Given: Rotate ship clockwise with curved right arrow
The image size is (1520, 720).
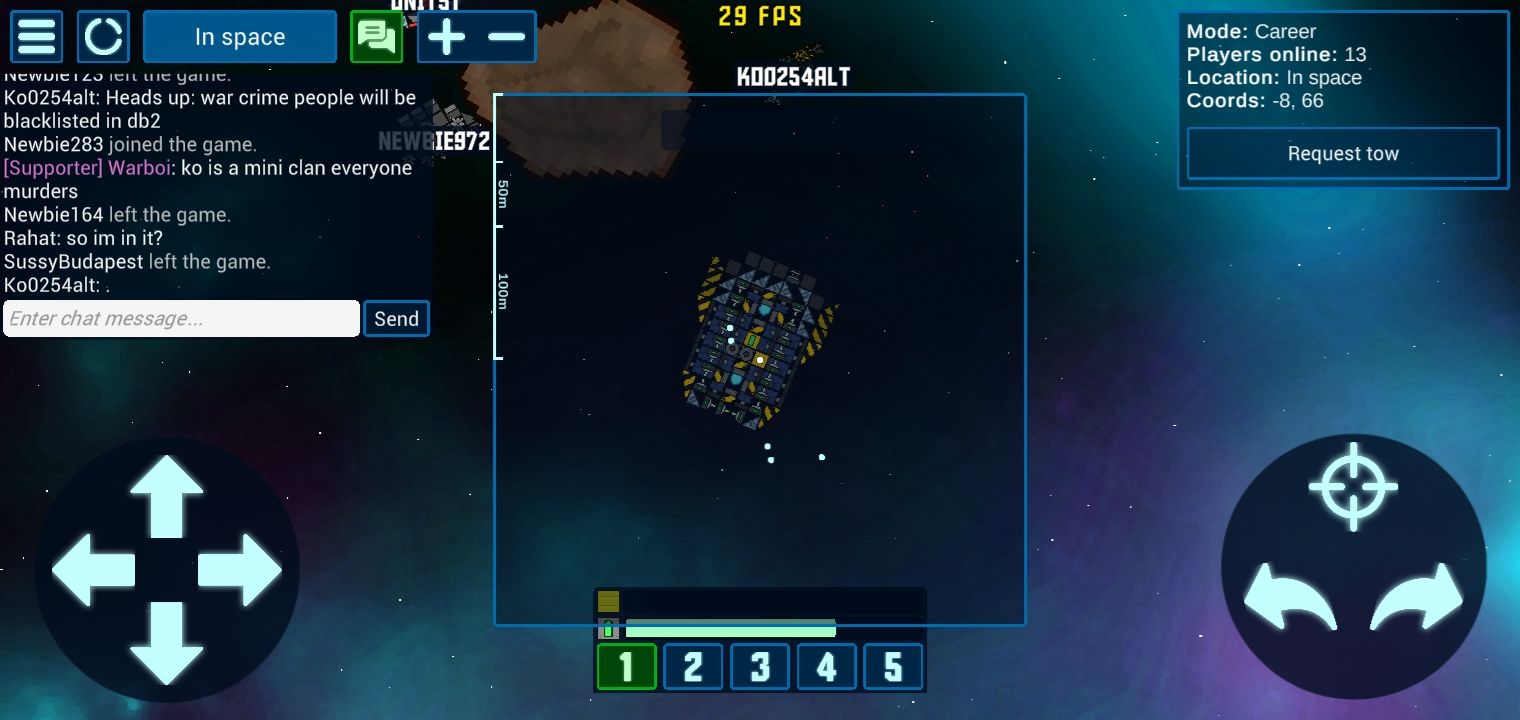Looking at the screenshot, I should tap(1417, 597).
